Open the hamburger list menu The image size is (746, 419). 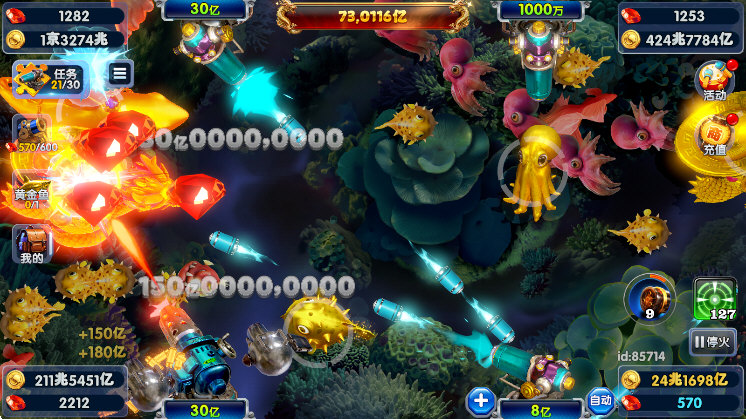[x=120, y=73]
